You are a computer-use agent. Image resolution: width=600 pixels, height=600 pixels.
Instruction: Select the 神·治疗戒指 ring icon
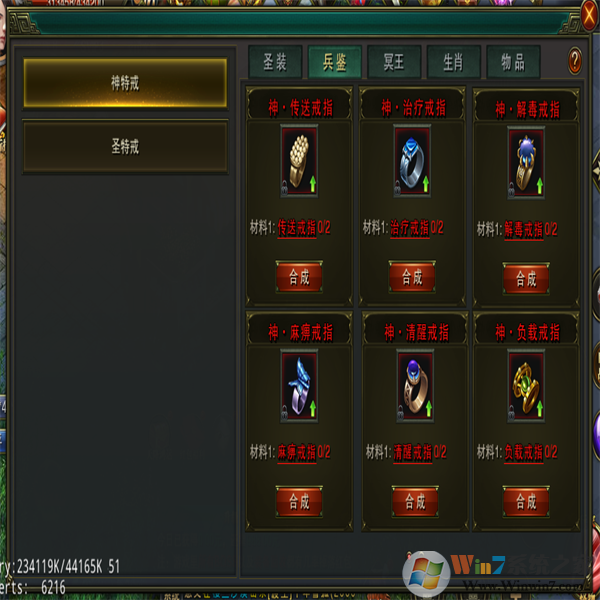pos(412,162)
